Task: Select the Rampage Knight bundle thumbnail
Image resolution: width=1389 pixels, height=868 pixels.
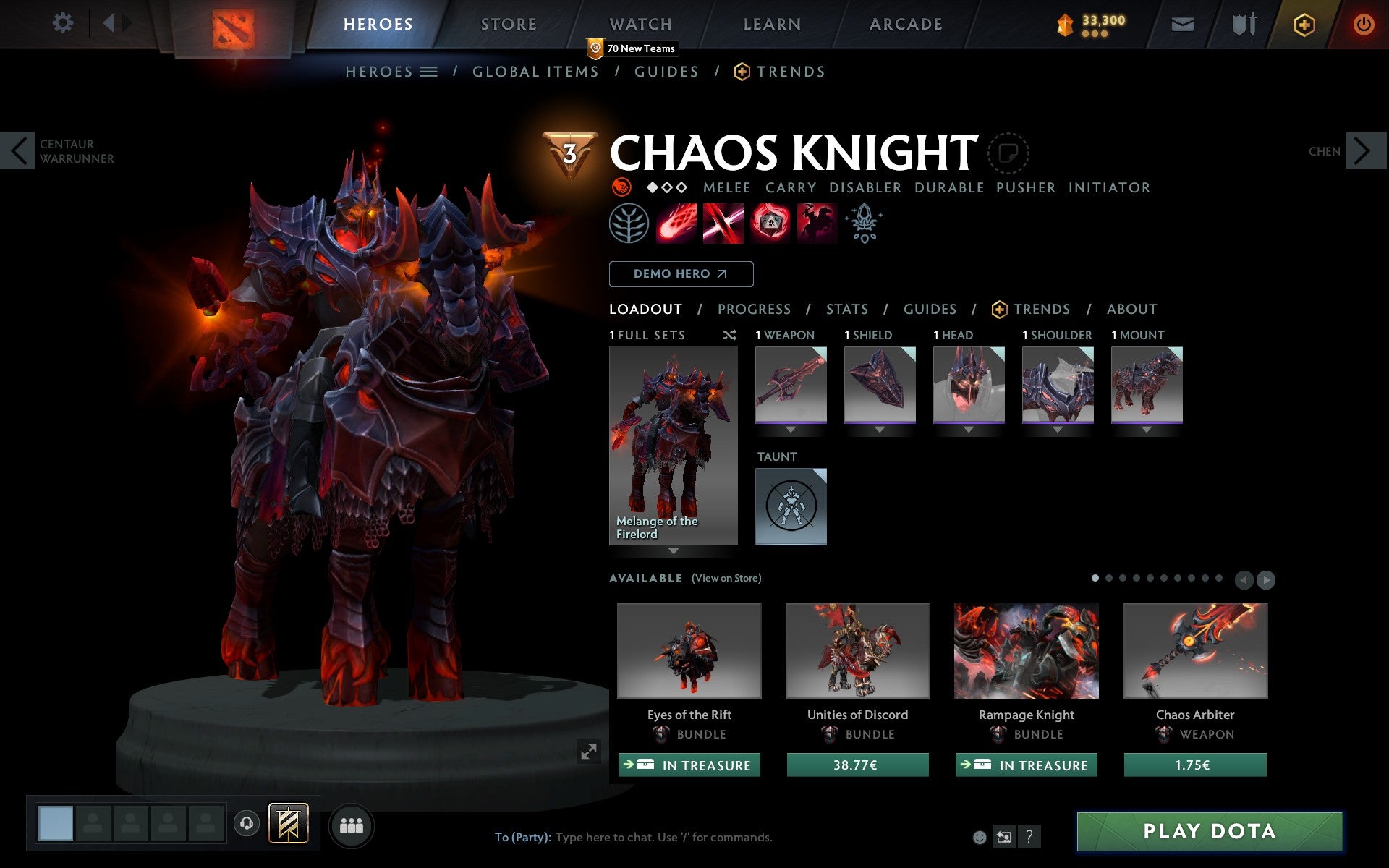Action: (1026, 650)
